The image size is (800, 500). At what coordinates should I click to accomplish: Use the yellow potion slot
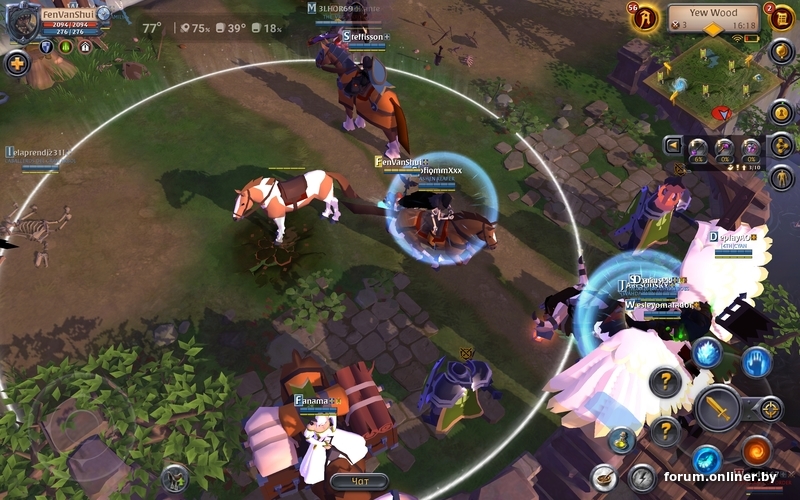622,438
